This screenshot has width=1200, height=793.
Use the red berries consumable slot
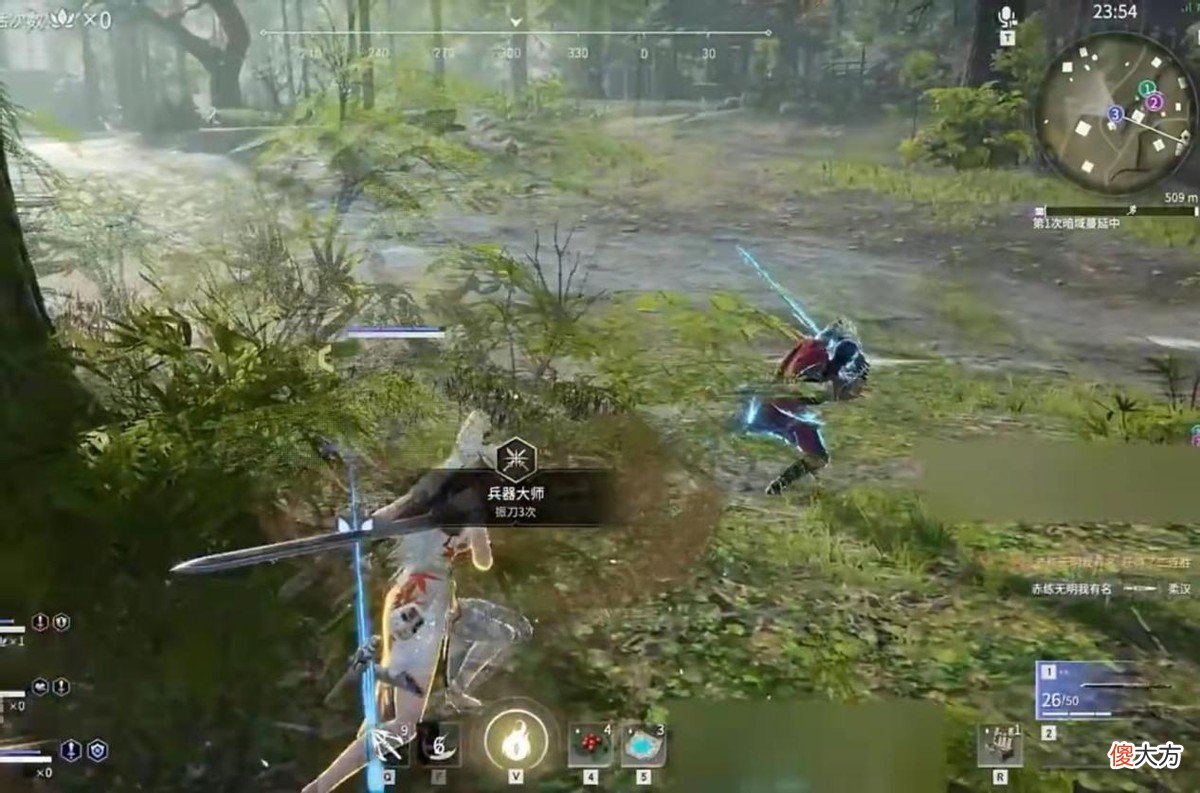point(590,746)
